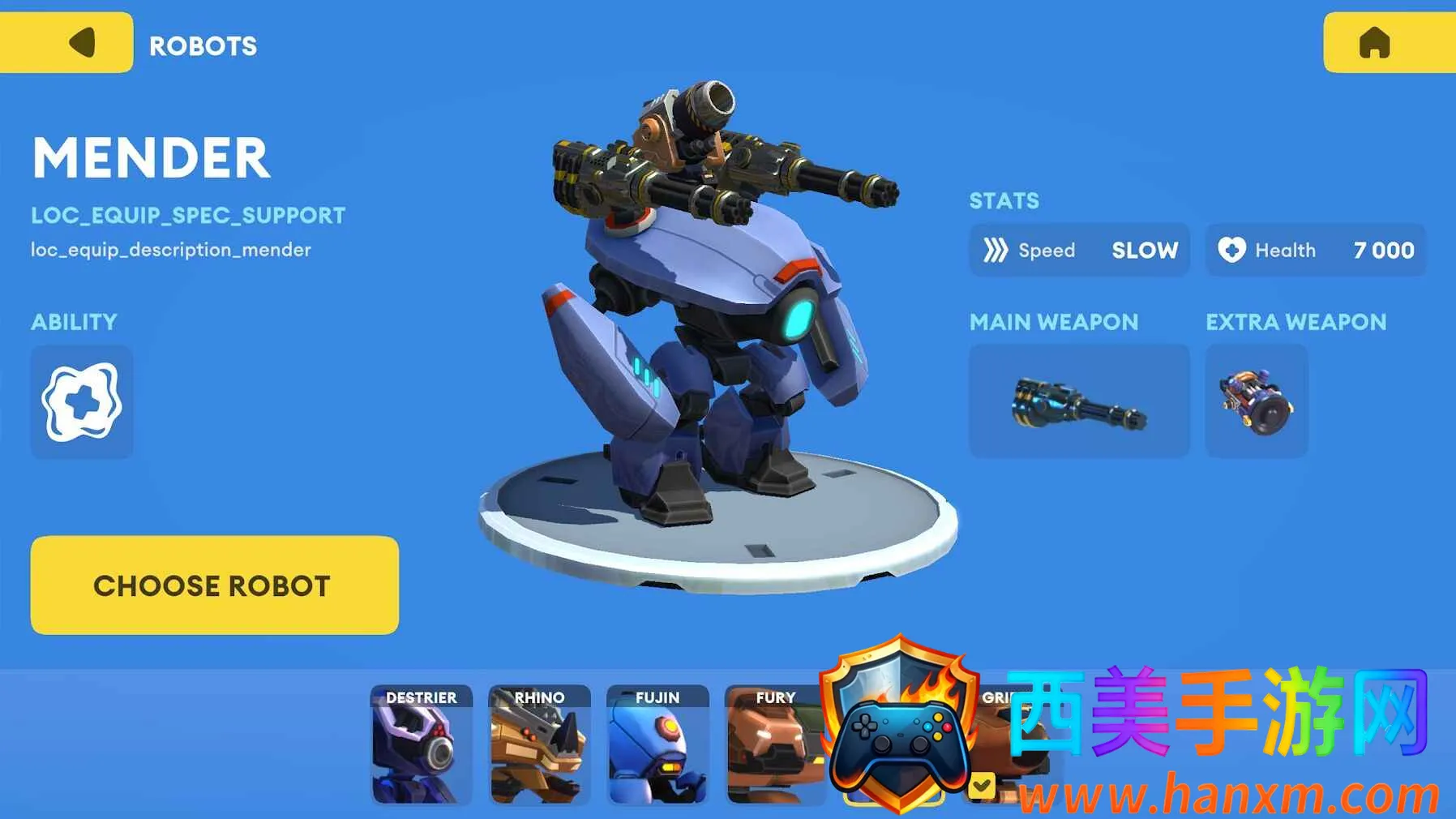1456x819 pixels.
Task: Confirm selection with Choose Robot
Action: point(214,585)
